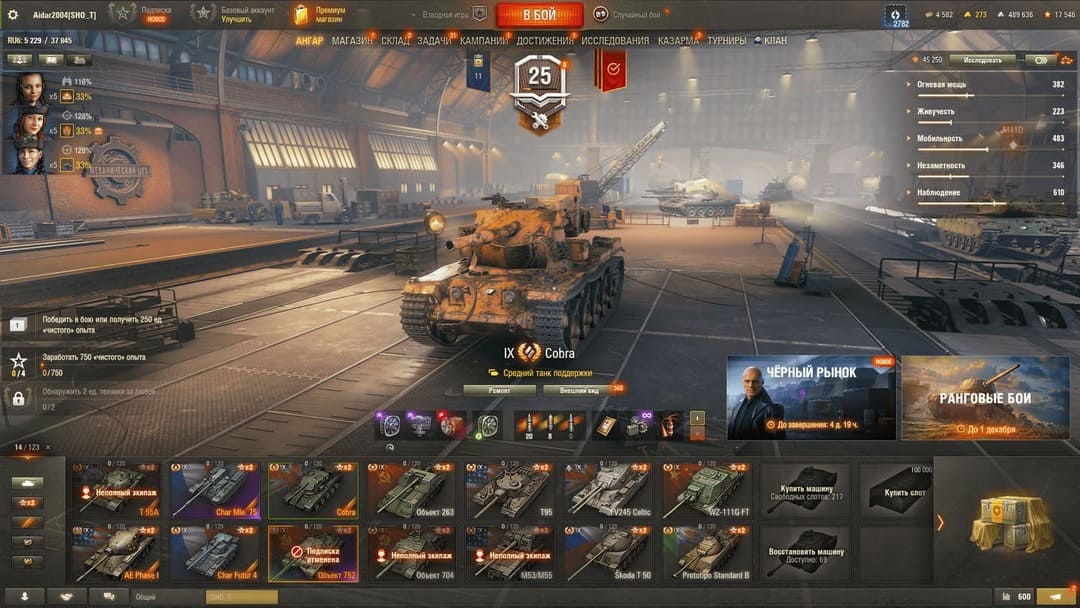Click the Ремонт button
Viewport: 1080px width, 608px height.
[500, 390]
